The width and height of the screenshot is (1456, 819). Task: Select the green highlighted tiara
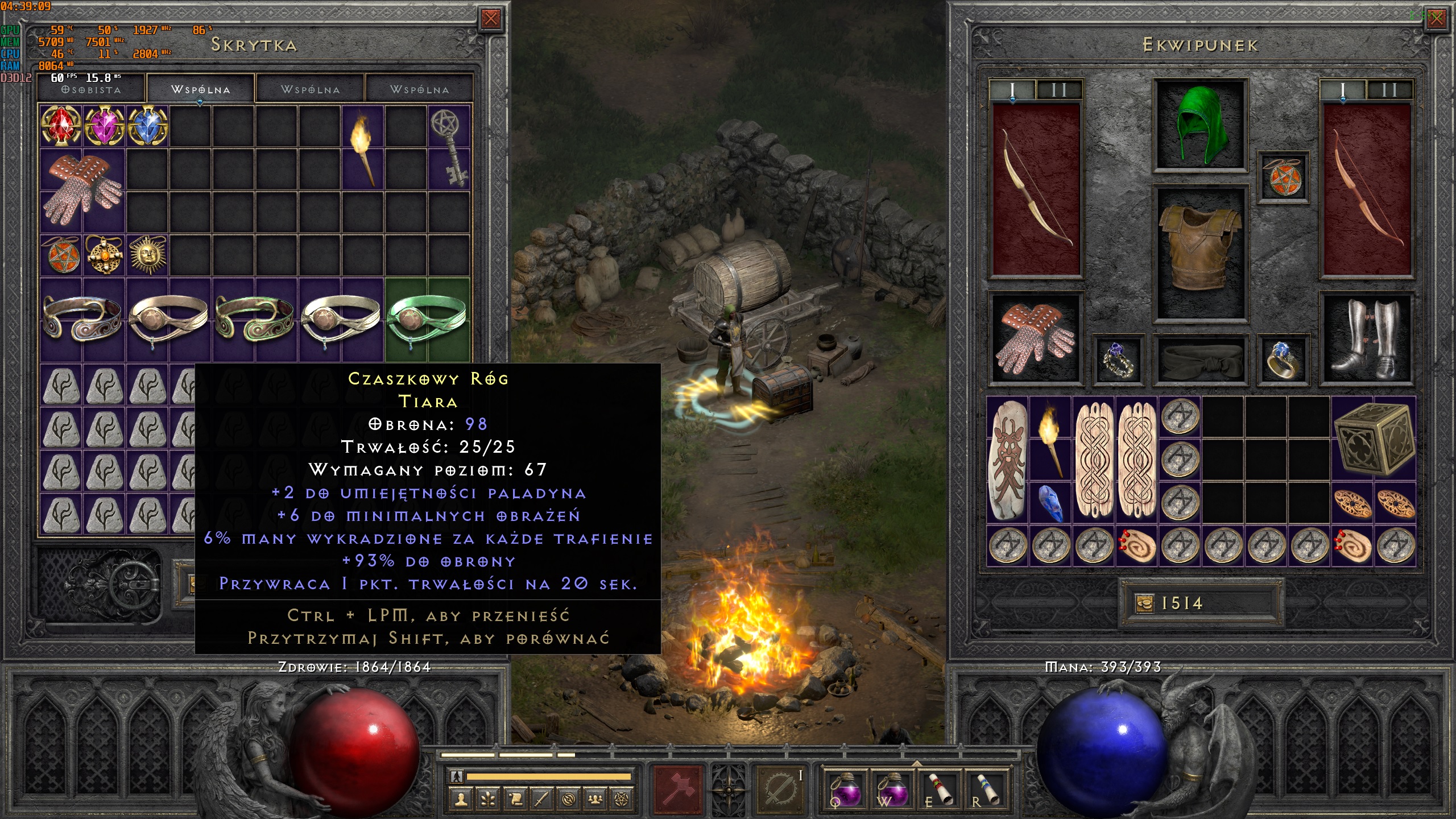[427, 320]
